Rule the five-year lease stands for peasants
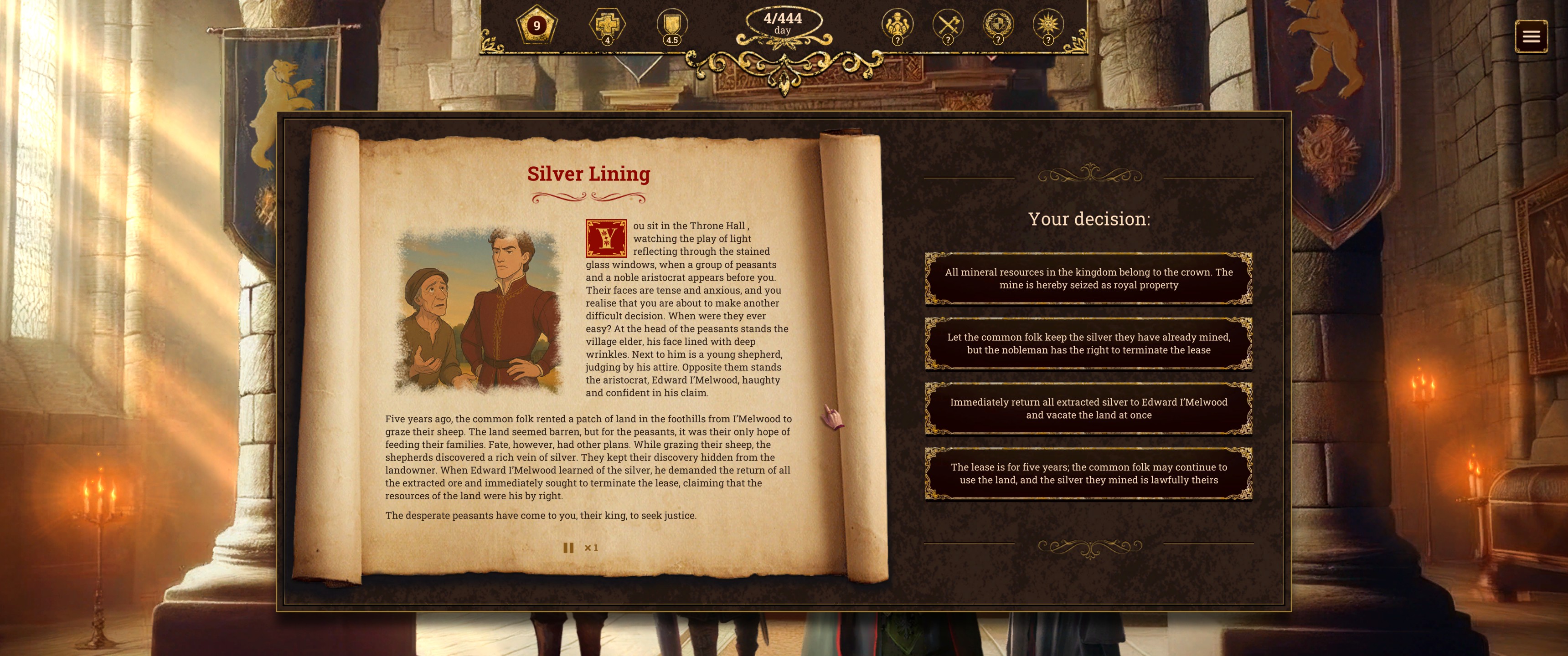 pyautogui.click(x=1088, y=473)
